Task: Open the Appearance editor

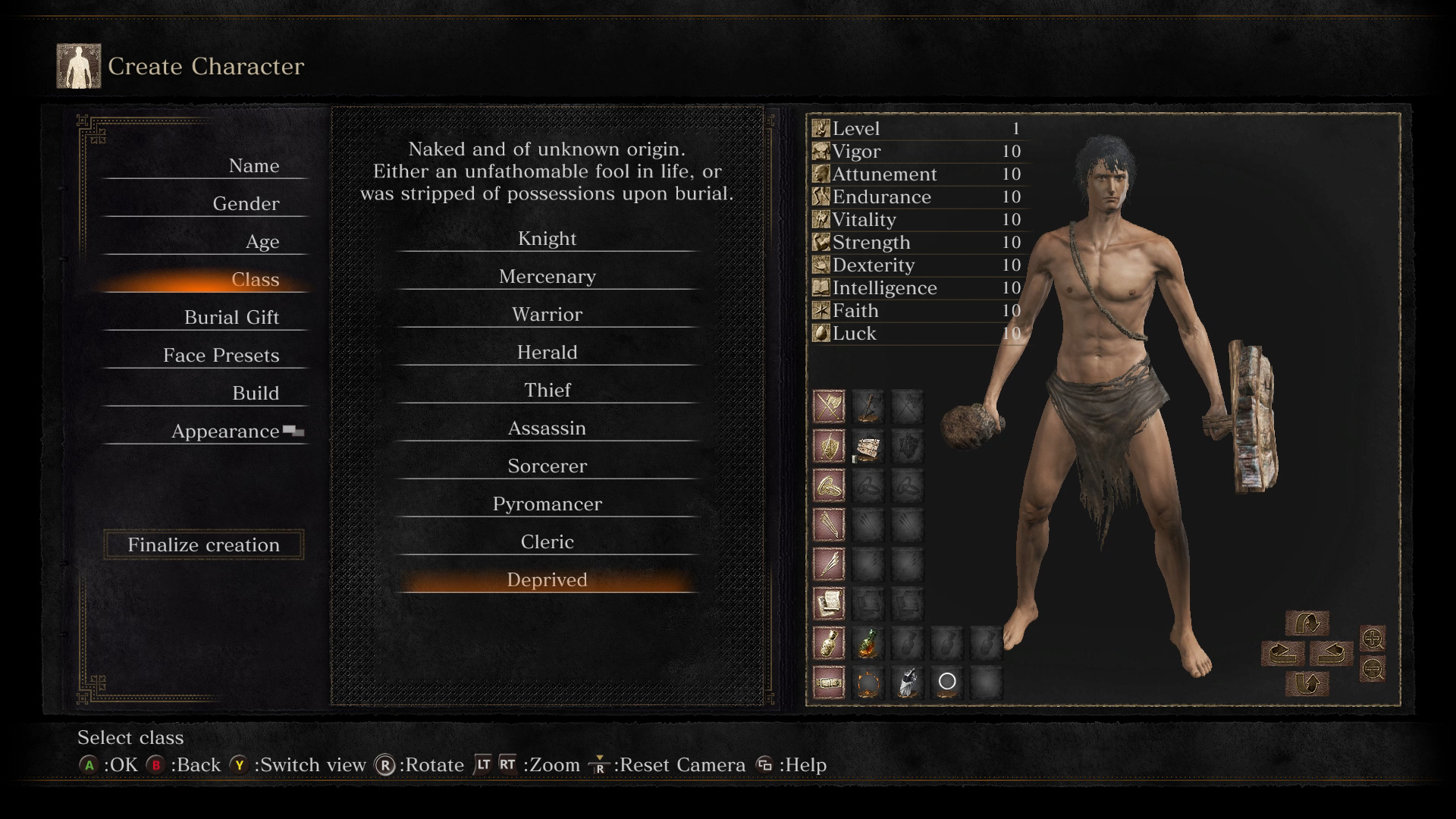Action: pos(225,431)
